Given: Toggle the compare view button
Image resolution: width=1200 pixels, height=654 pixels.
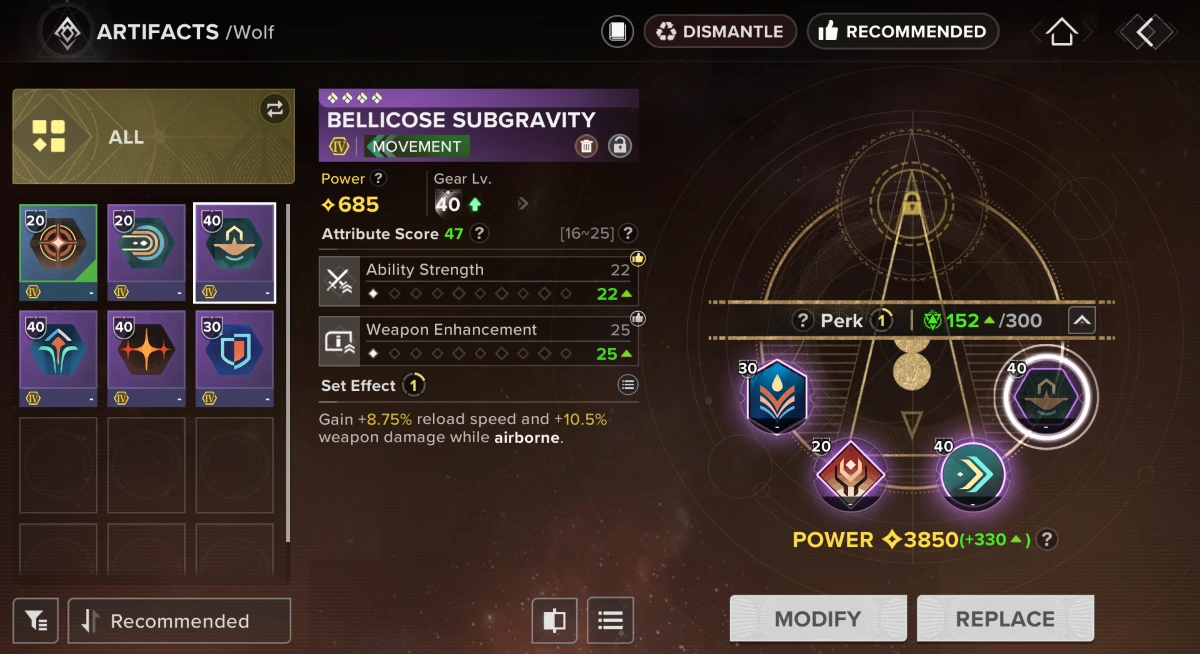Looking at the screenshot, I should click(554, 621).
